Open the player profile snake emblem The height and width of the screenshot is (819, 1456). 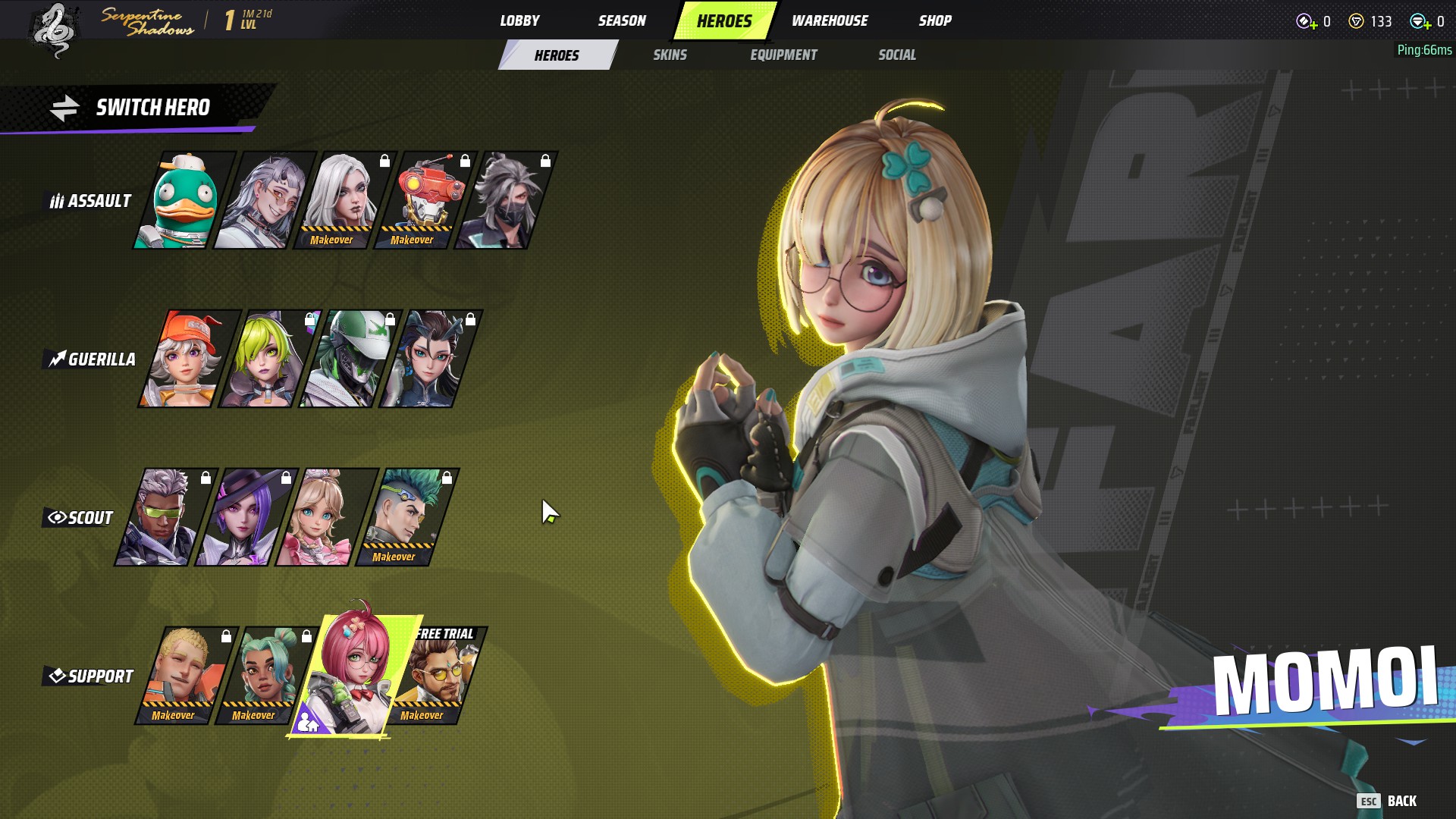pyautogui.click(x=55, y=30)
